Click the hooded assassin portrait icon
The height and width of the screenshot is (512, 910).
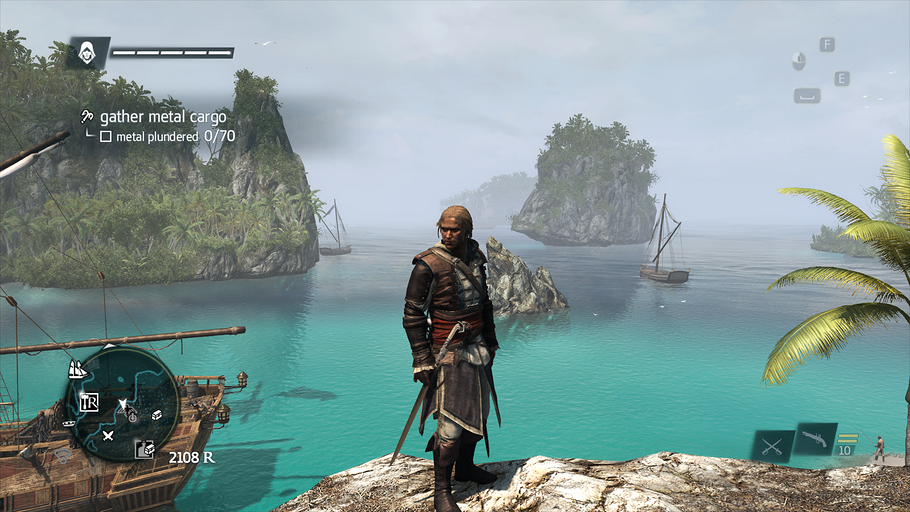[88, 53]
